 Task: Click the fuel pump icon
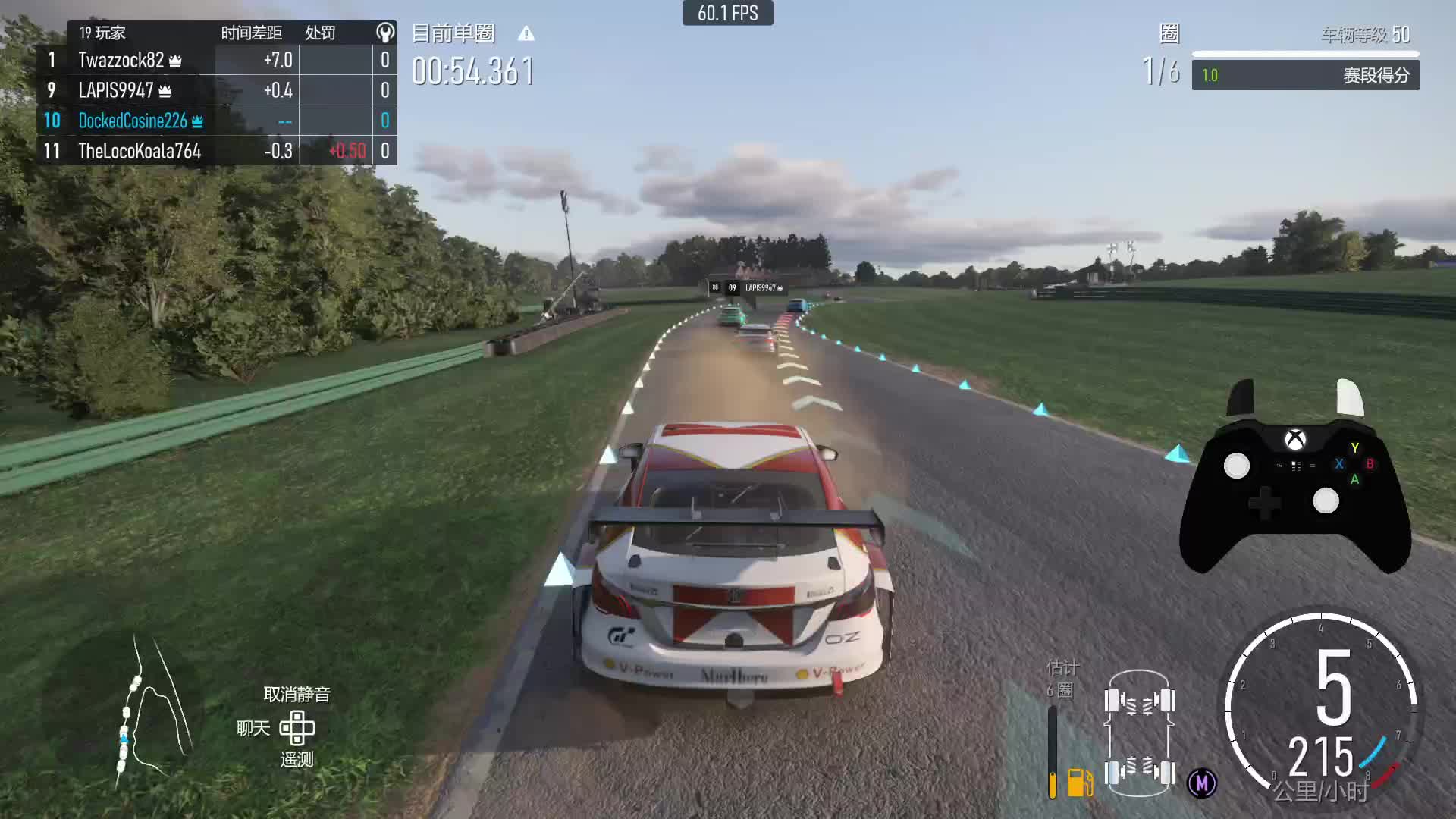tap(1080, 782)
